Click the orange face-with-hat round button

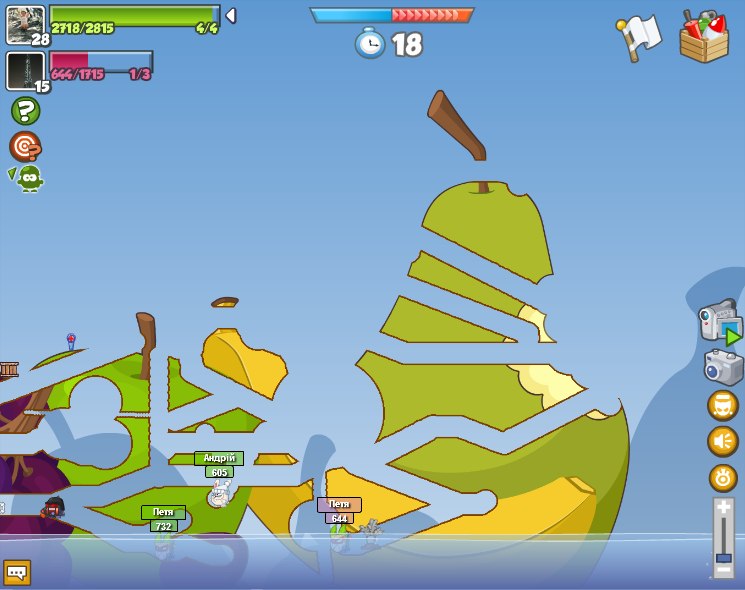click(x=723, y=405)
